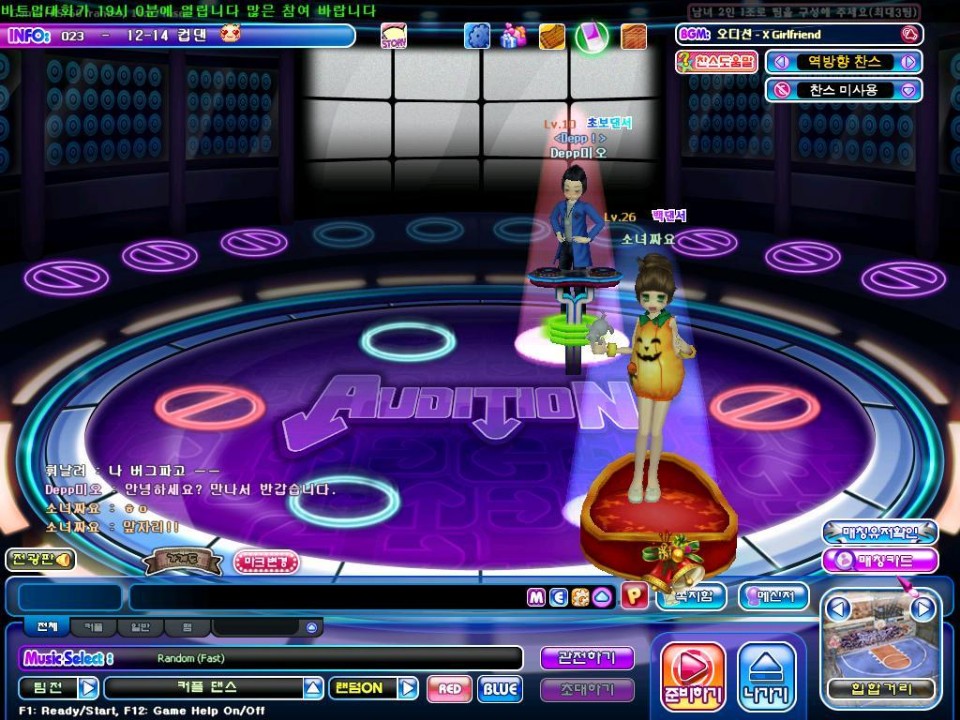Click the STORY icon
The image size is (960, 720).
(x=394, y=37)
